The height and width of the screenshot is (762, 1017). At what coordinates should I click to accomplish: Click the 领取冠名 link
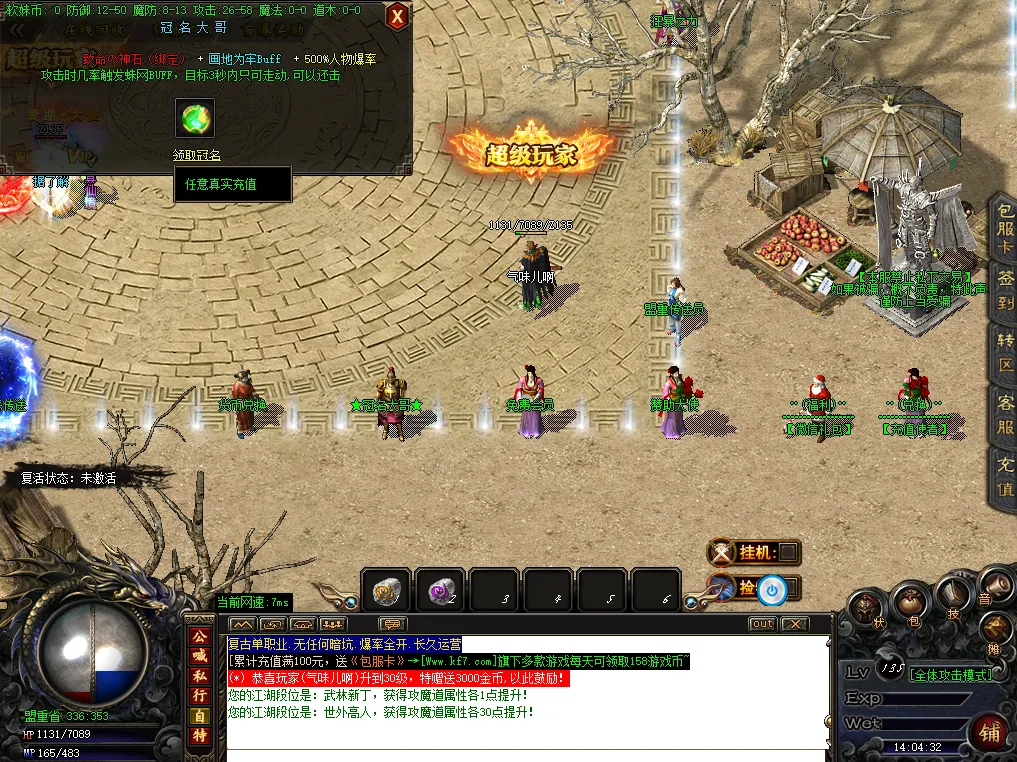(196, 155)
